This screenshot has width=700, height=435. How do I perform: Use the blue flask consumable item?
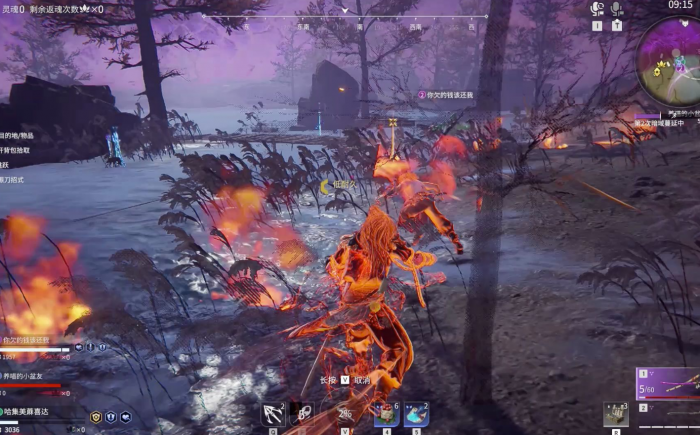click(417, 414)
